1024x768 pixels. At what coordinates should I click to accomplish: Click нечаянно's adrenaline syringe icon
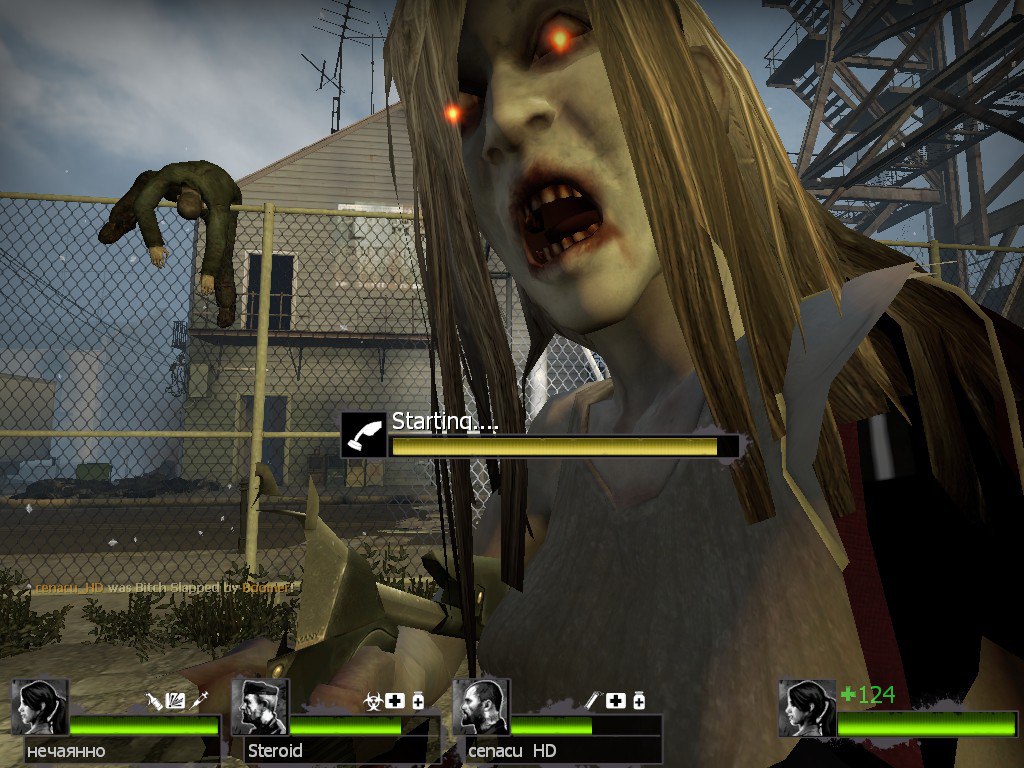pyautogui.click(x=199, y=701)
